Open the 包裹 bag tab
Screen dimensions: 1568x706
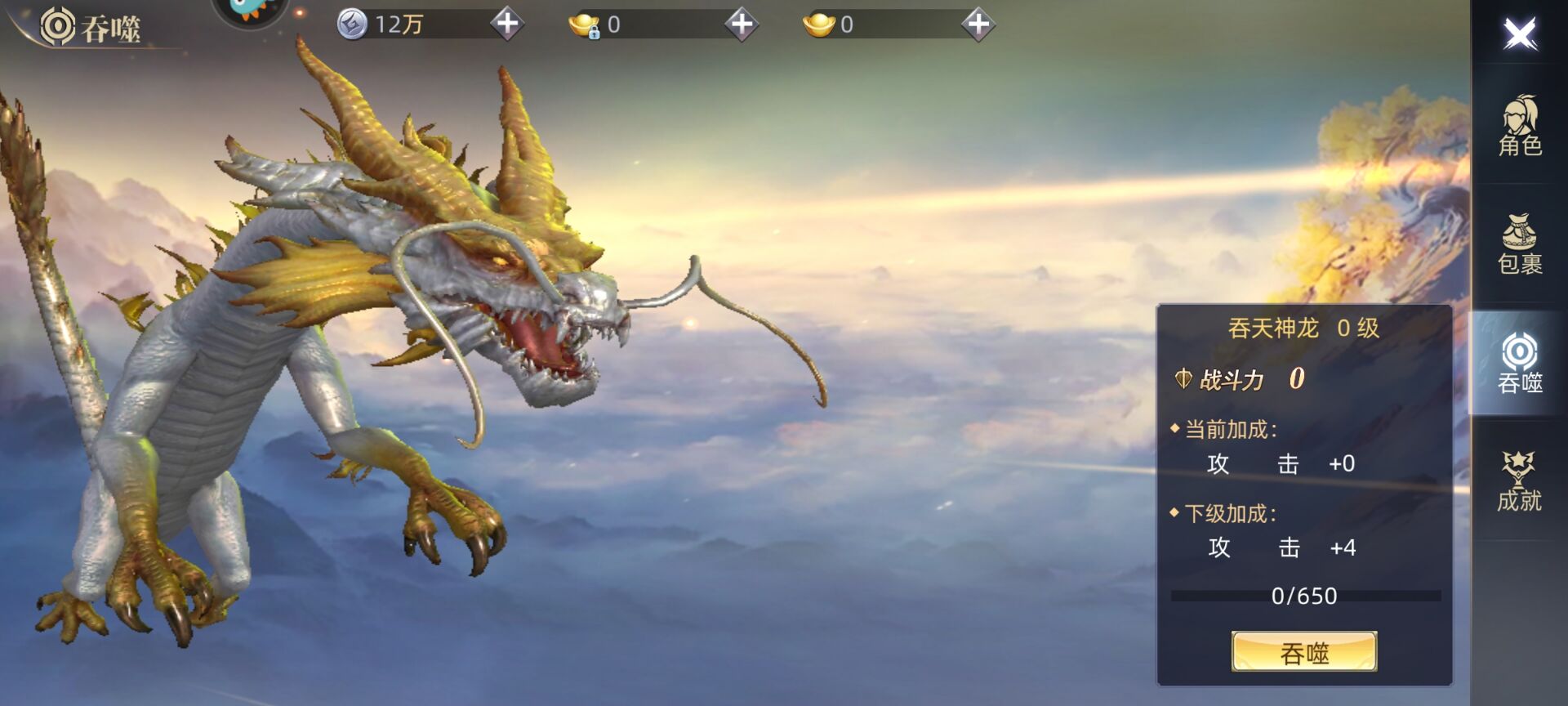1519,244
